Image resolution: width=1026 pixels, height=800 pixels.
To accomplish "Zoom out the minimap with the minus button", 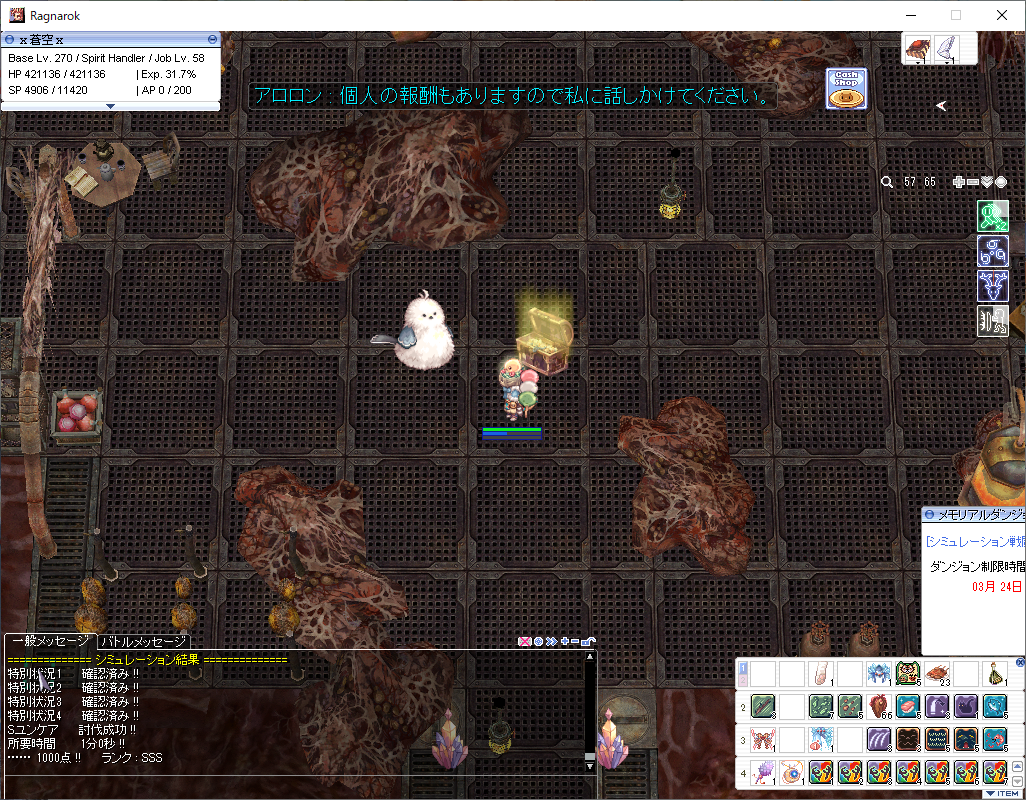I will coord(973,182).
